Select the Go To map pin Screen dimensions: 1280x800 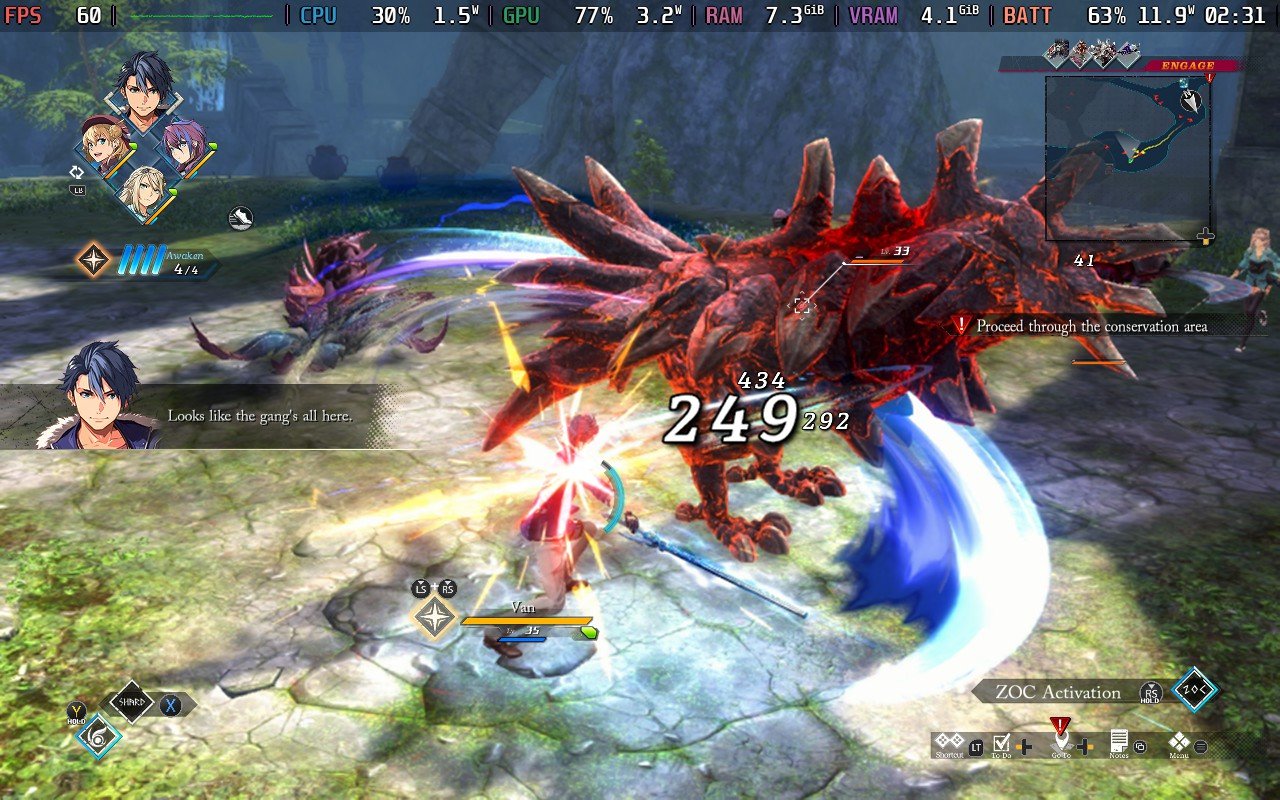[x=1061, y=741]
